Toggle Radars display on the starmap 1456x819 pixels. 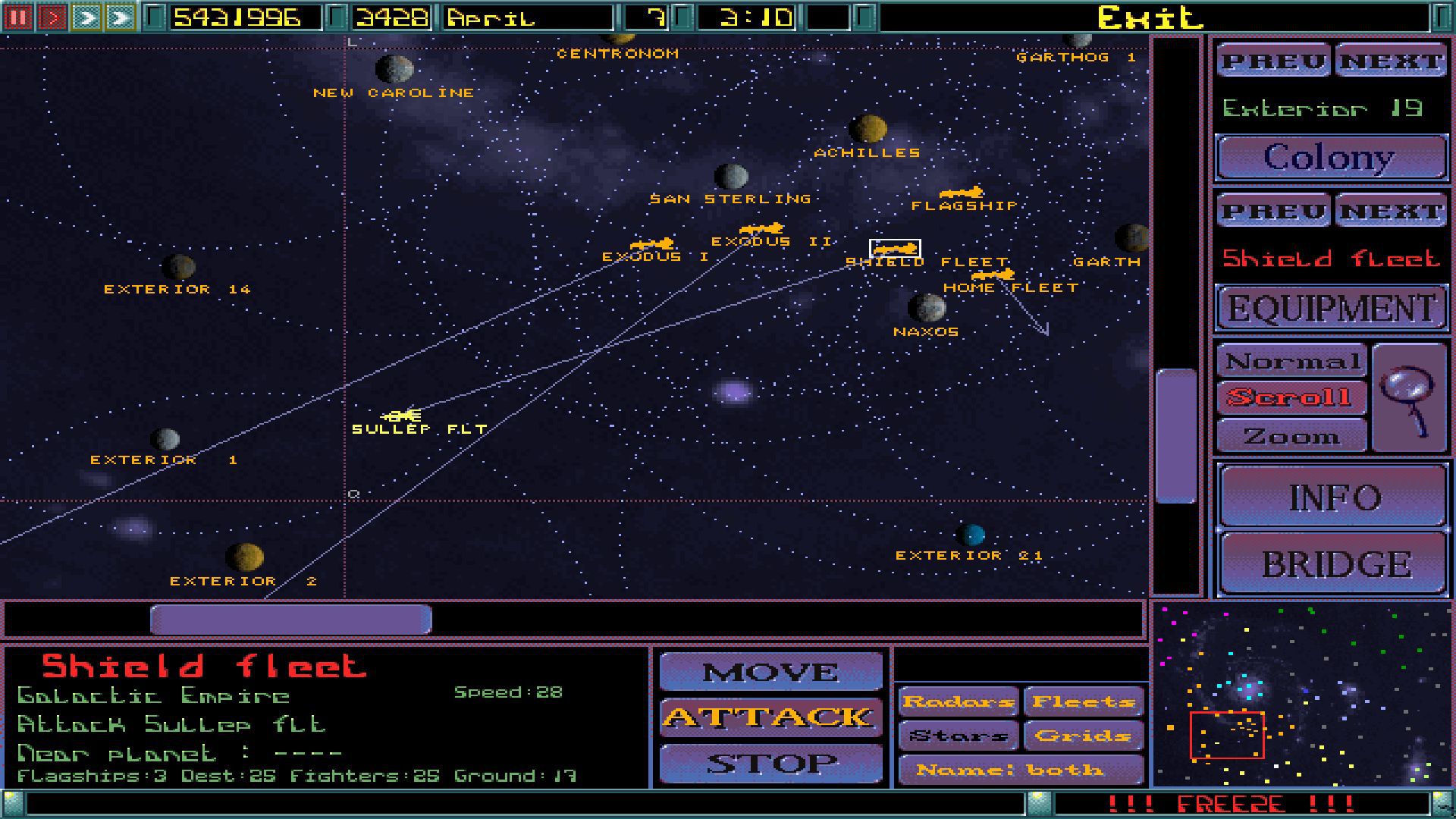957,701
